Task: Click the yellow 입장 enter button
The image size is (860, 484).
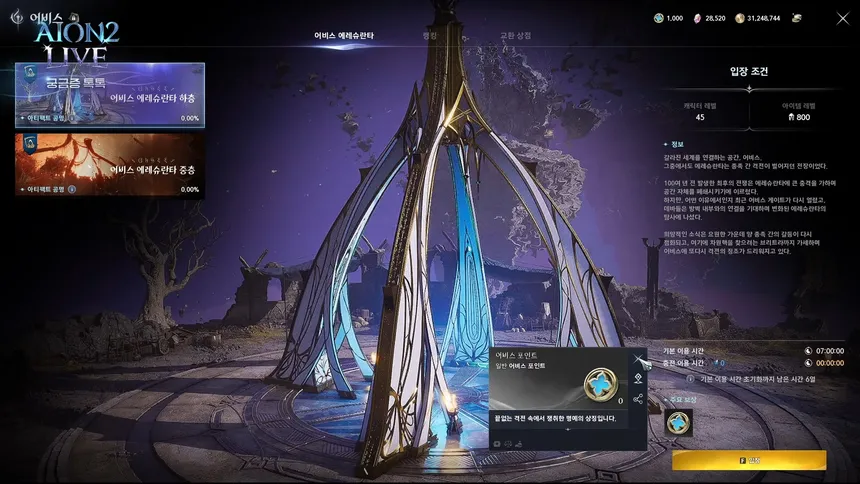Action: [x=749, y=460]
